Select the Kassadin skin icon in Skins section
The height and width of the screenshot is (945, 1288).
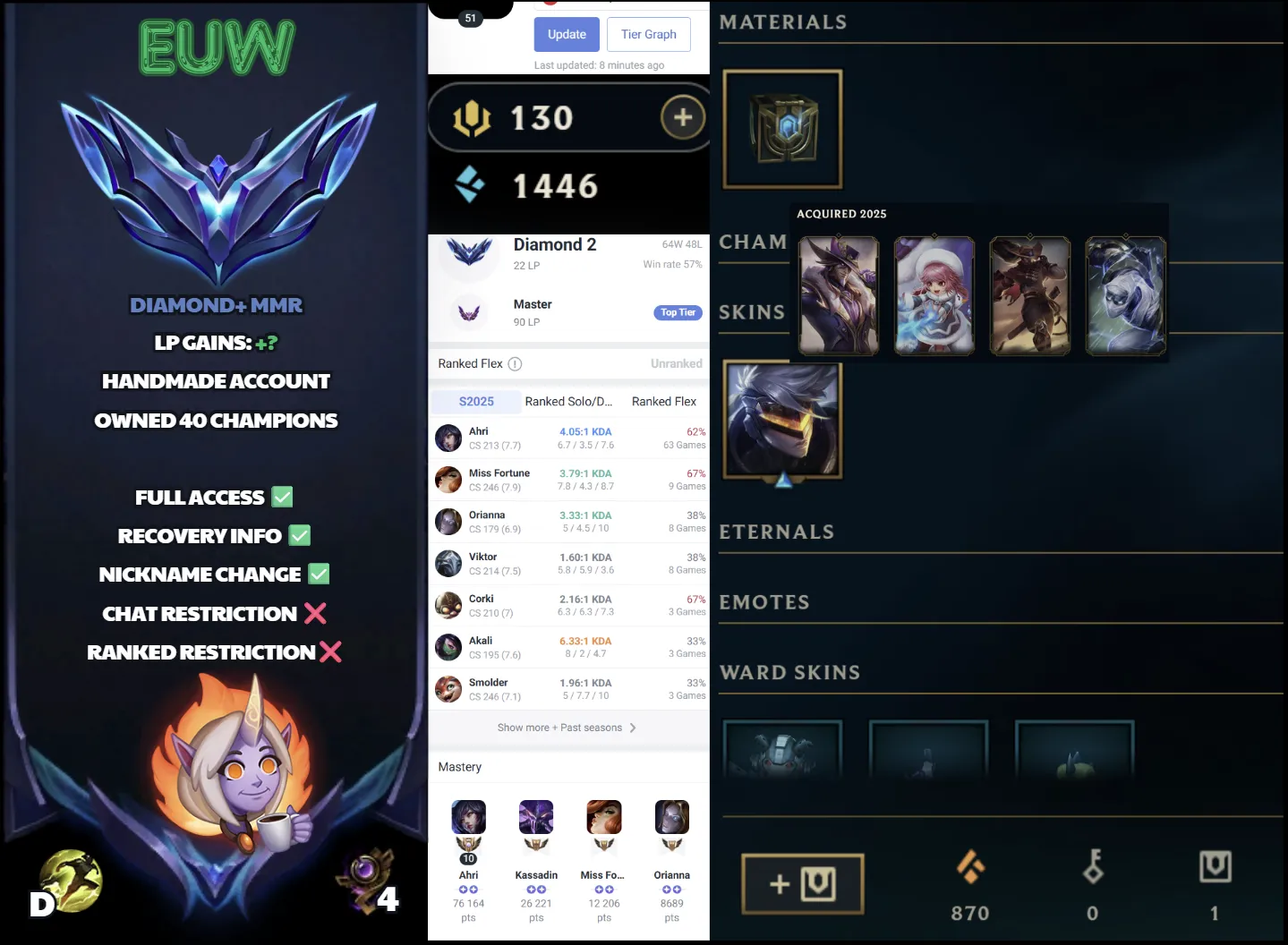[781, 419]
